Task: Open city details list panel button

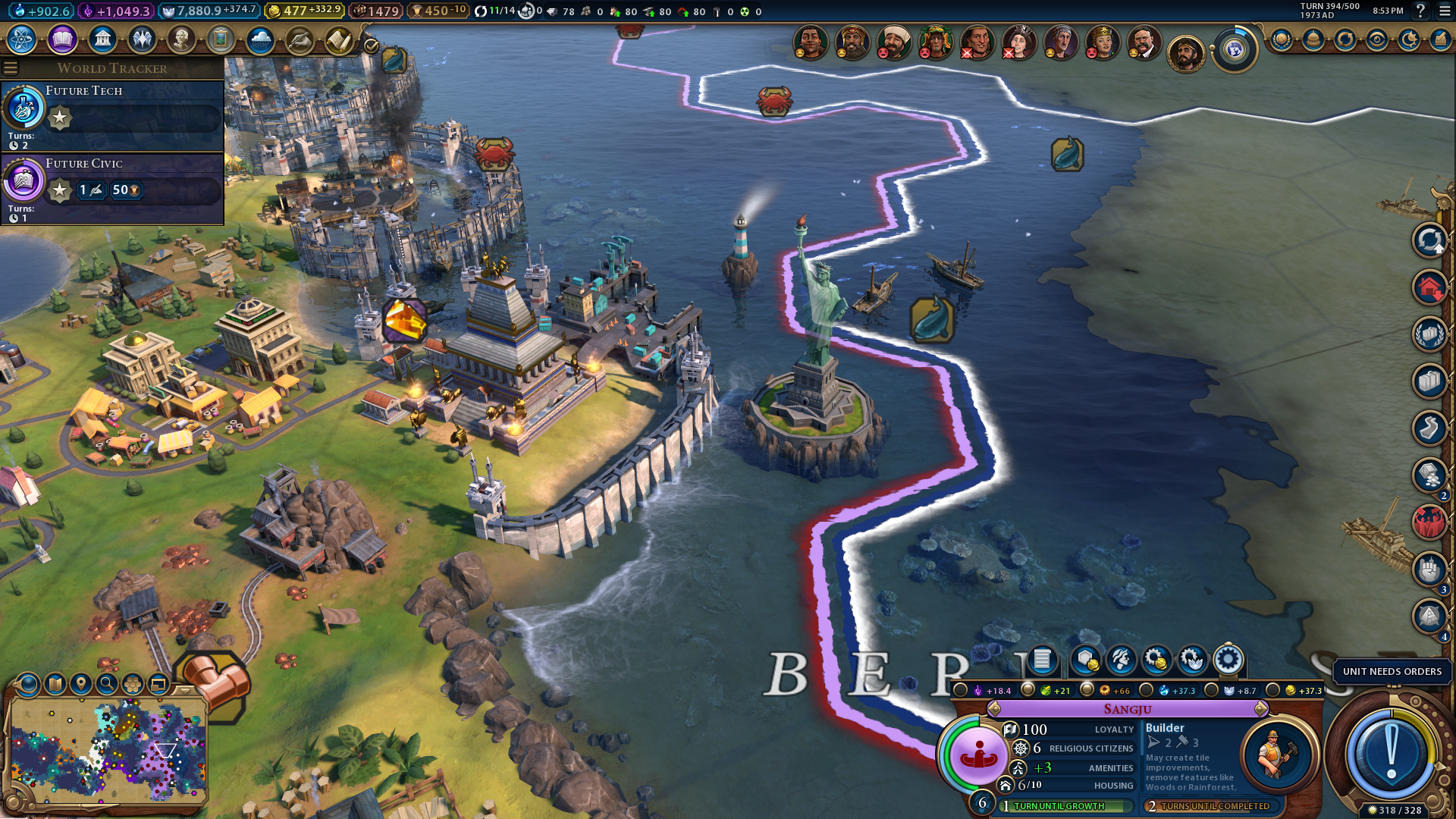Action: [x=1042, y=661]
